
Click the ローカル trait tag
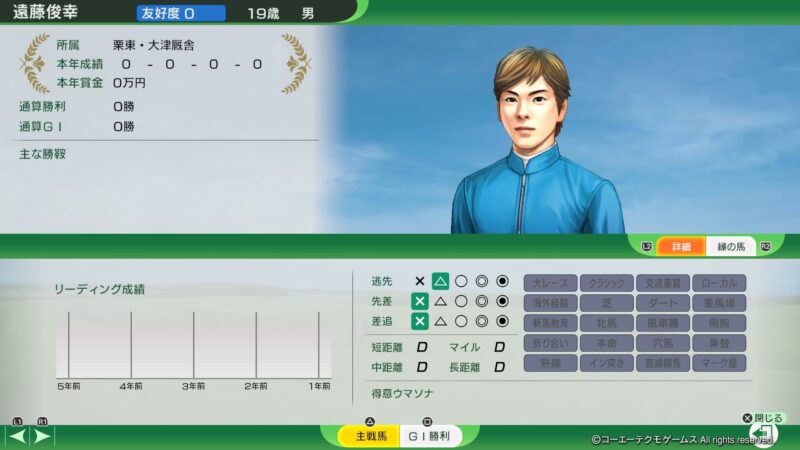coord(718,283)
